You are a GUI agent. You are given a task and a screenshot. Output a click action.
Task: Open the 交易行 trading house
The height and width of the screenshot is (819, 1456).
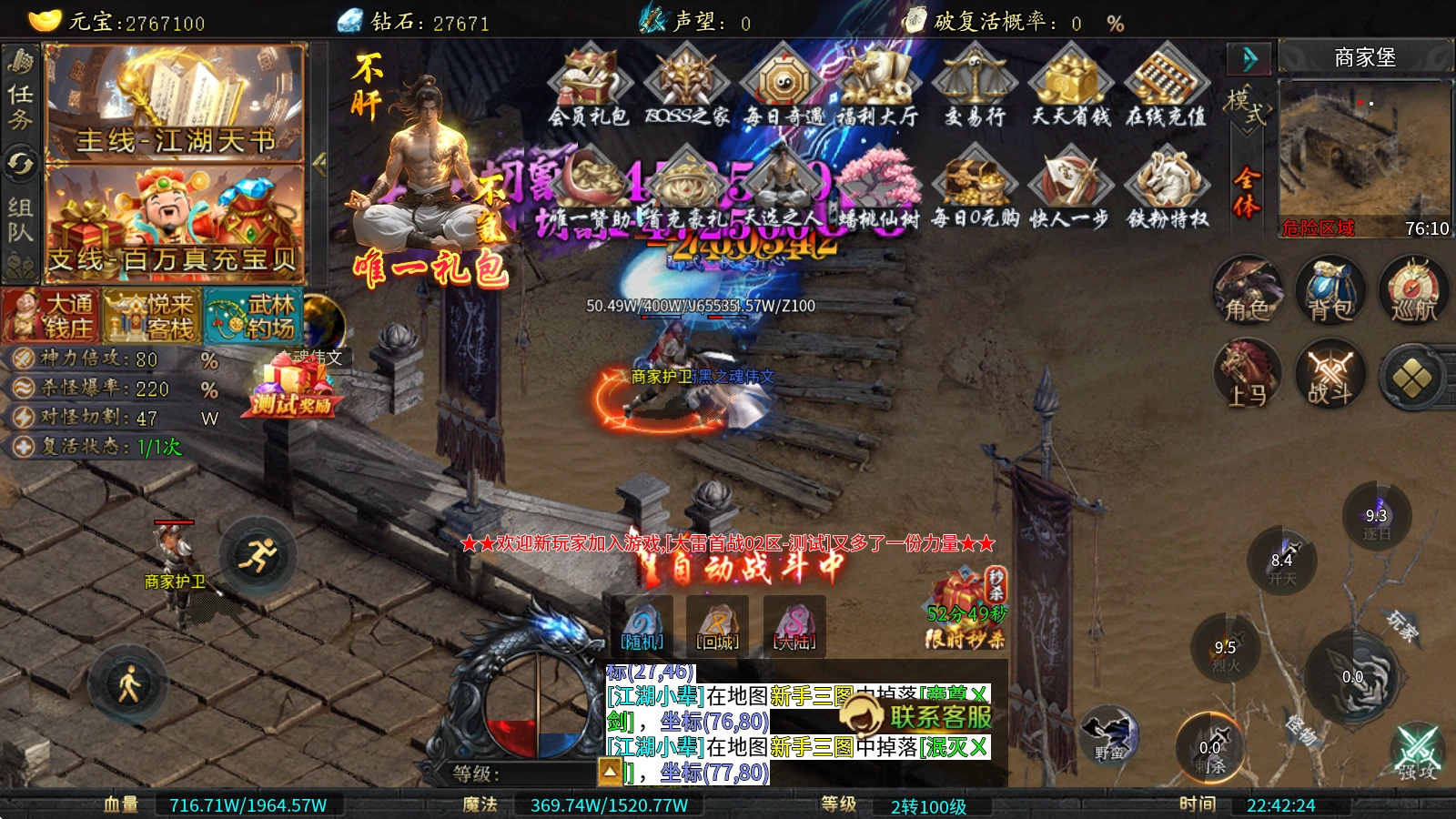[x=974, y=87]
